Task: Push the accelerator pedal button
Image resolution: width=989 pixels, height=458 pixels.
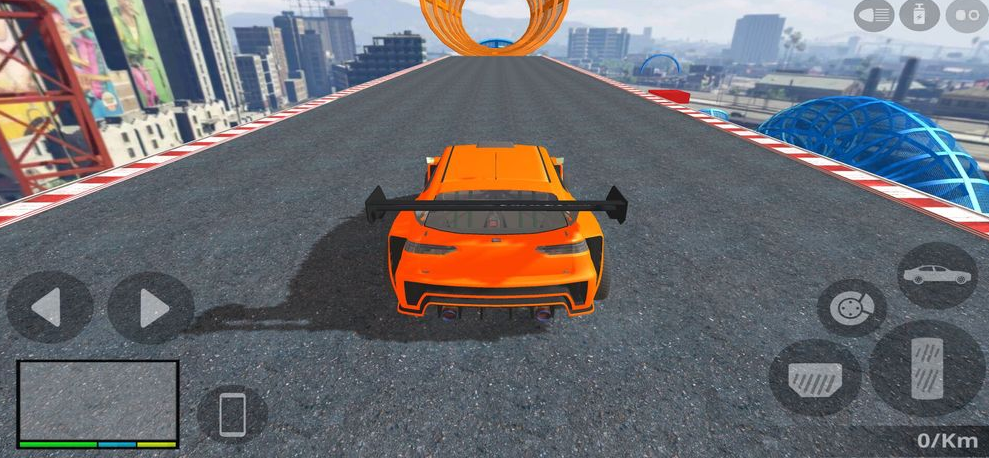Action: coord(927,367)
